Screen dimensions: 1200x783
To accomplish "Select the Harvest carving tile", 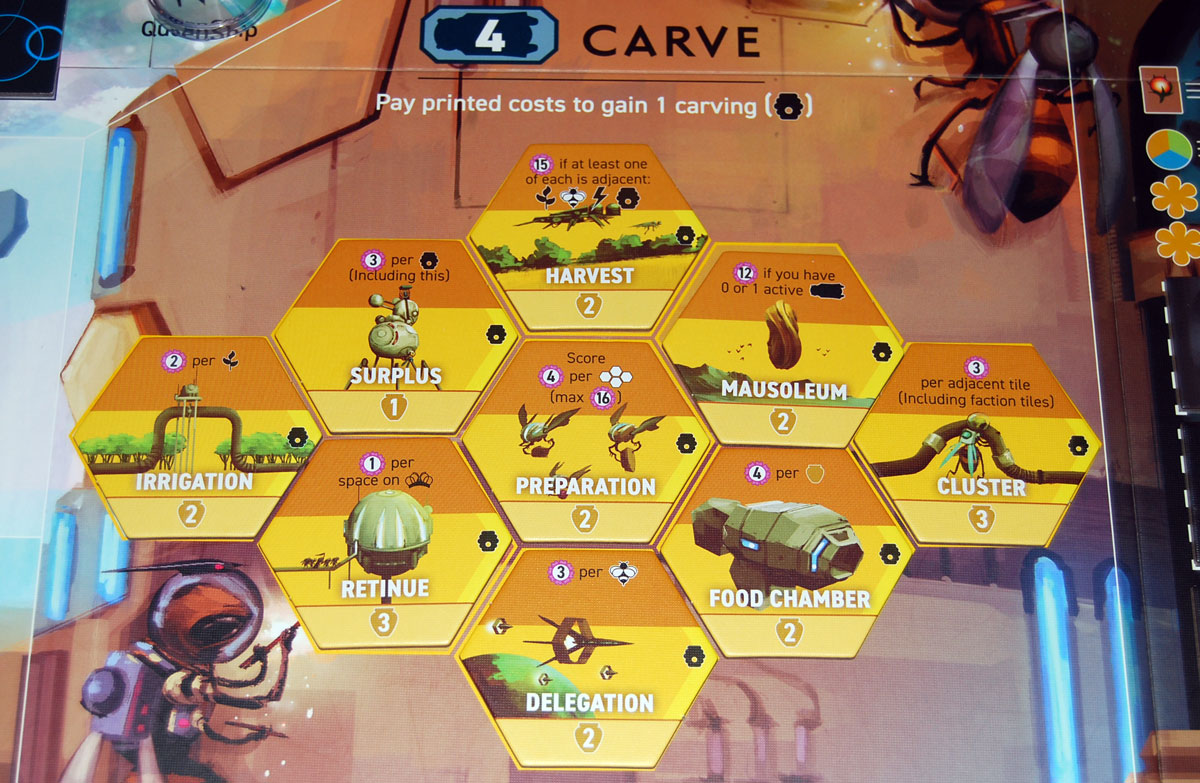I will click(x=588, y=240).
